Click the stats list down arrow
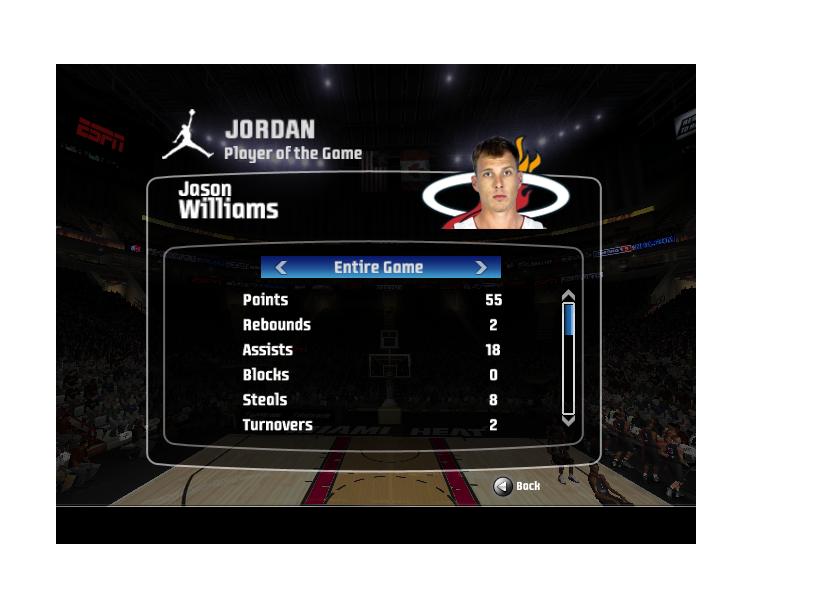820x615 pixels. [x=568, y=421]
